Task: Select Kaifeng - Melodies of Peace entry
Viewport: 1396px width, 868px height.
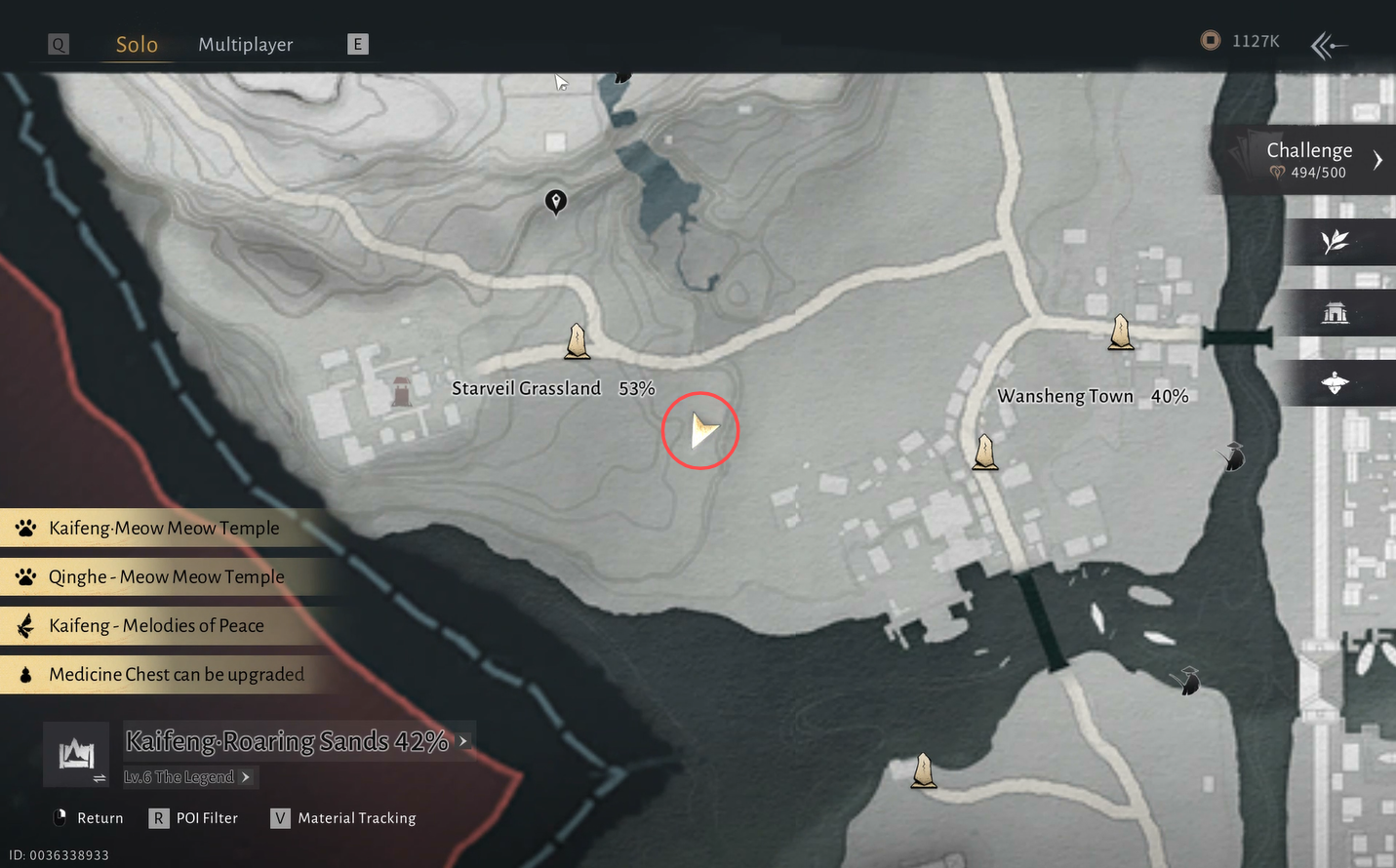Action: 156,625
